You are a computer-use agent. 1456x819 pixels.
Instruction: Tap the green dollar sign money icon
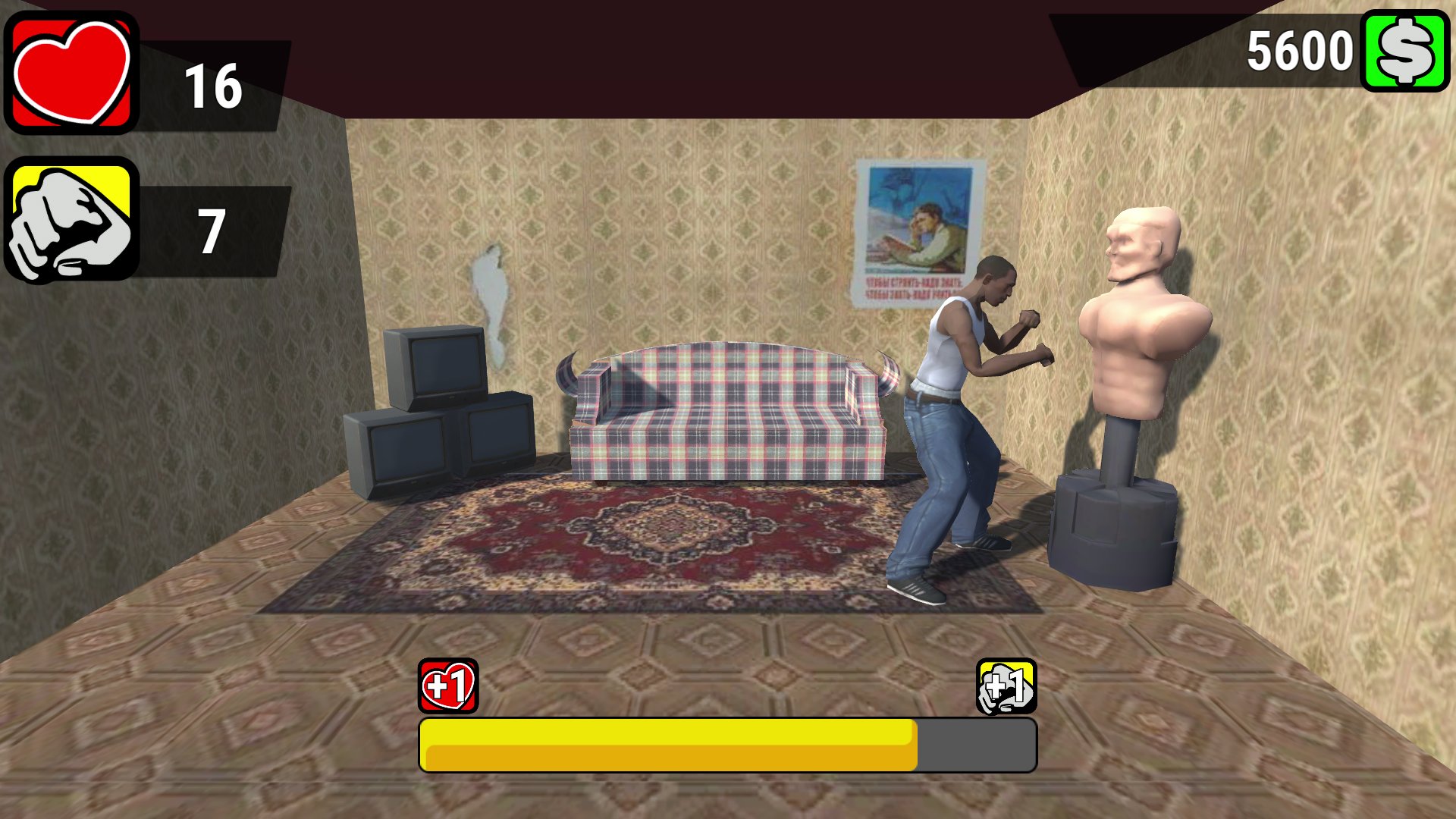coord(1404,52)
